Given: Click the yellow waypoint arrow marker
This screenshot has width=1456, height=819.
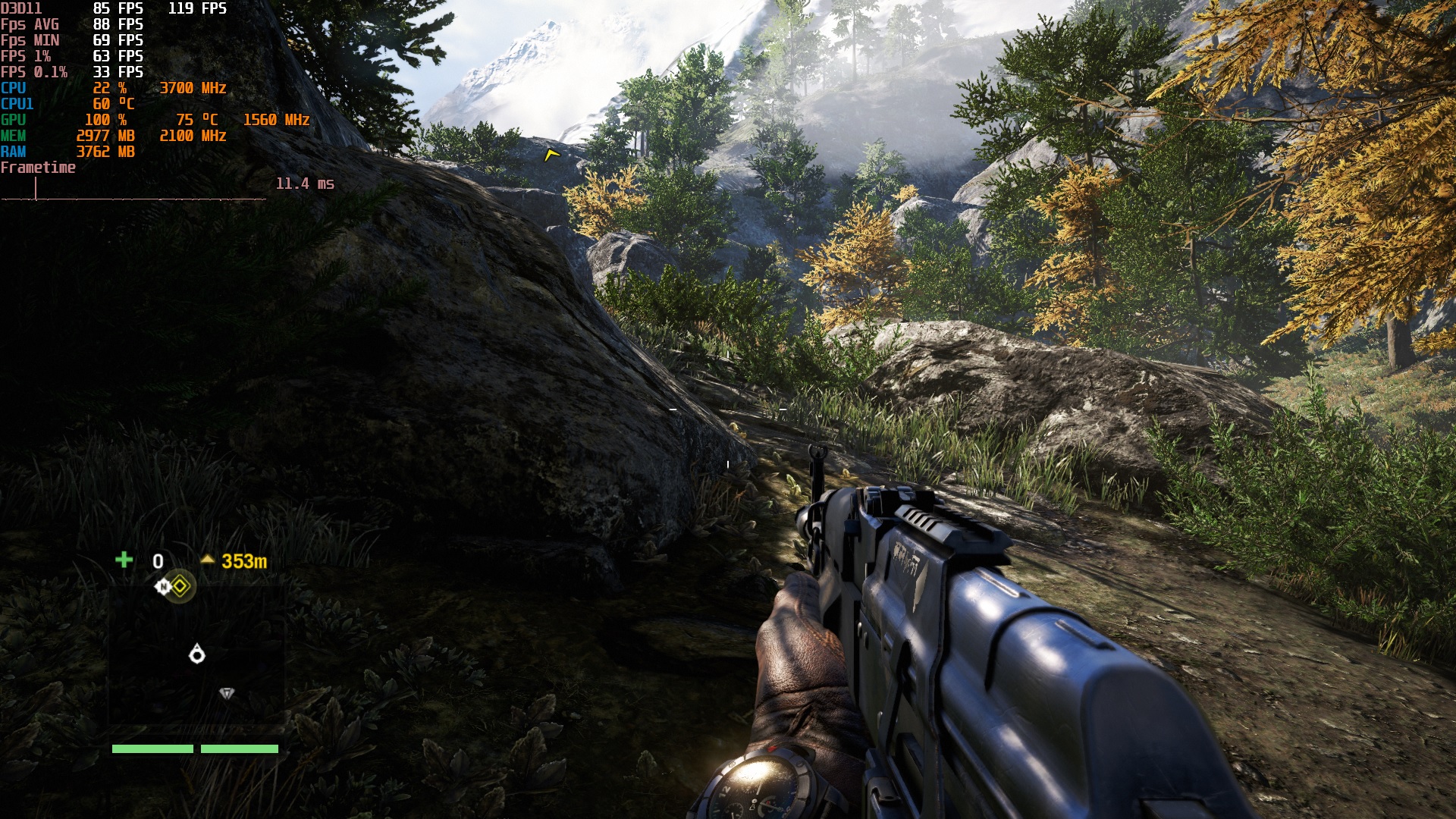Looking at the screenshot, I should tap(551, 155).
